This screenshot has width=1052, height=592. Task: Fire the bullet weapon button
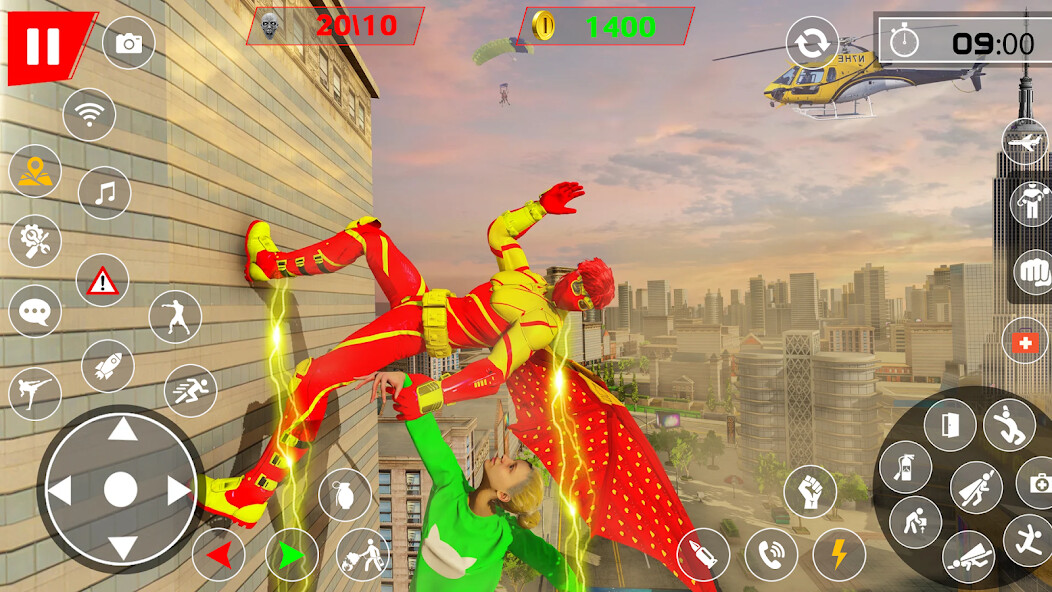[x=703, y=555]
